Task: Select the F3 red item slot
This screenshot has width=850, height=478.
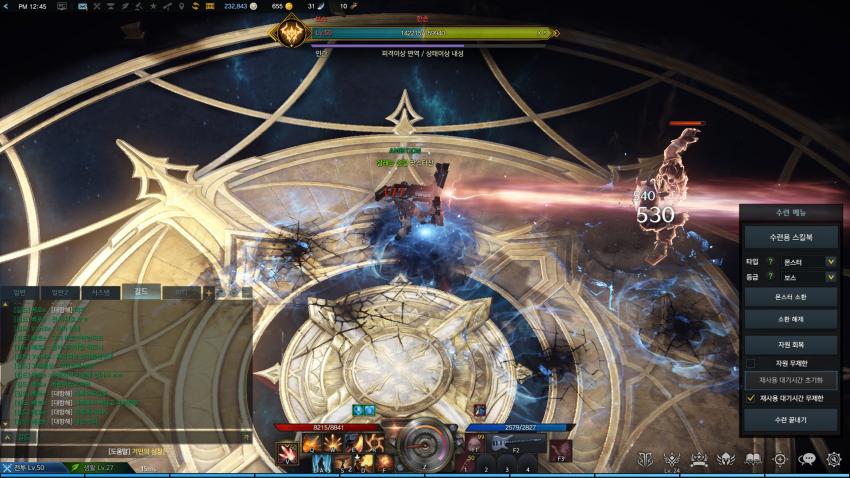Action: tap(560, 448)
